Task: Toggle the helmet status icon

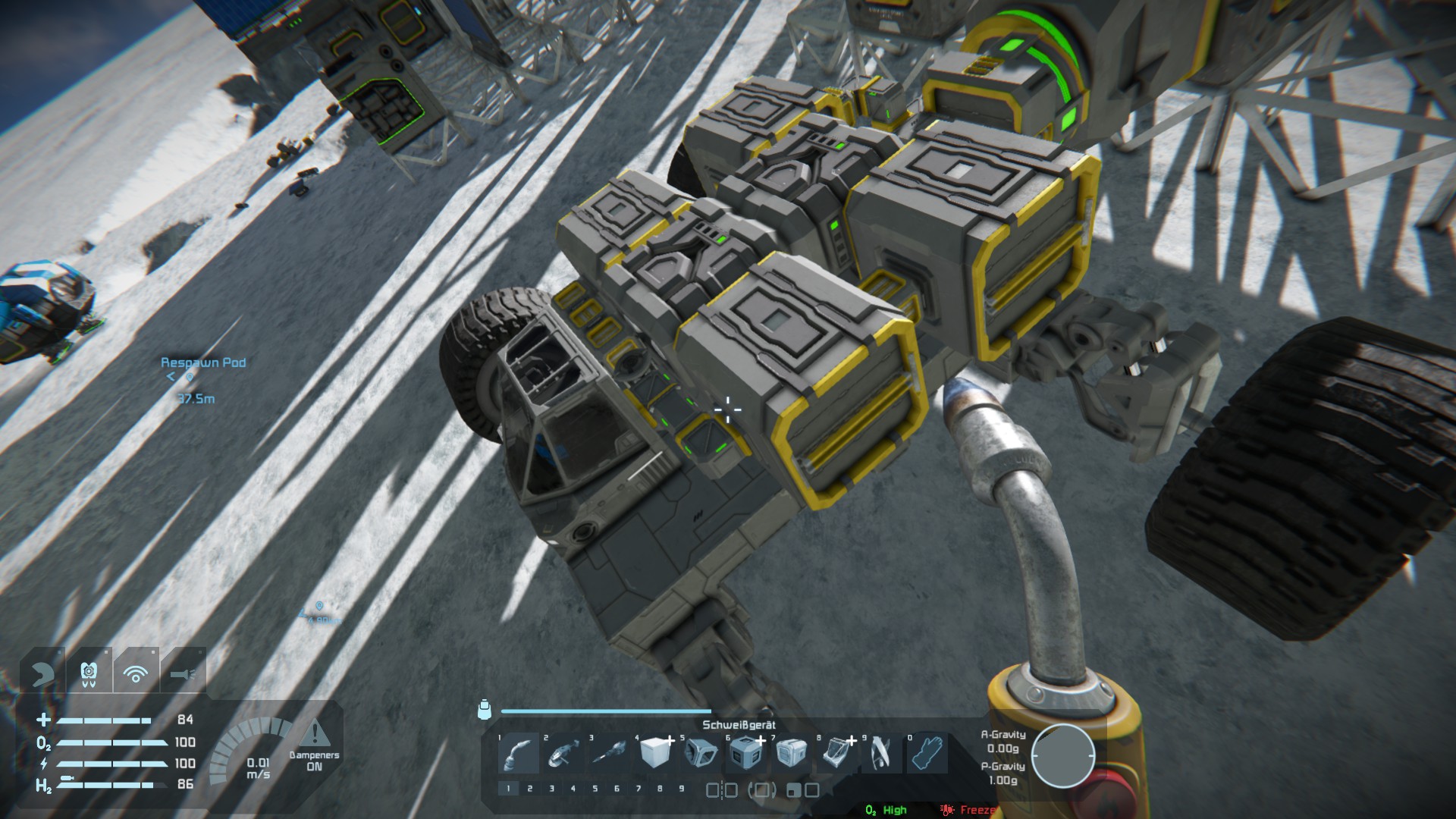Action: pos(42,673)
